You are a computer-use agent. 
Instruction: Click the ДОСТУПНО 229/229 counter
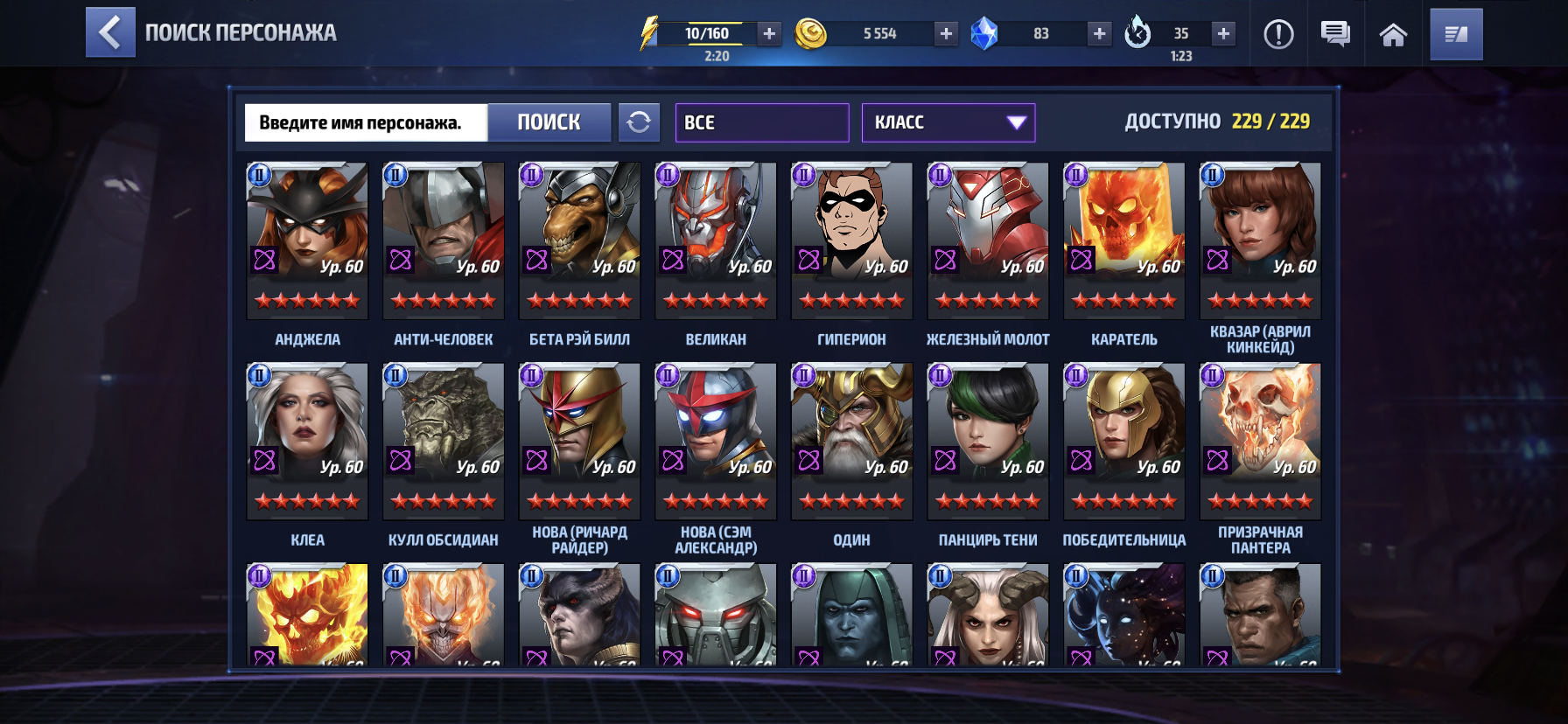(1216, 123)
